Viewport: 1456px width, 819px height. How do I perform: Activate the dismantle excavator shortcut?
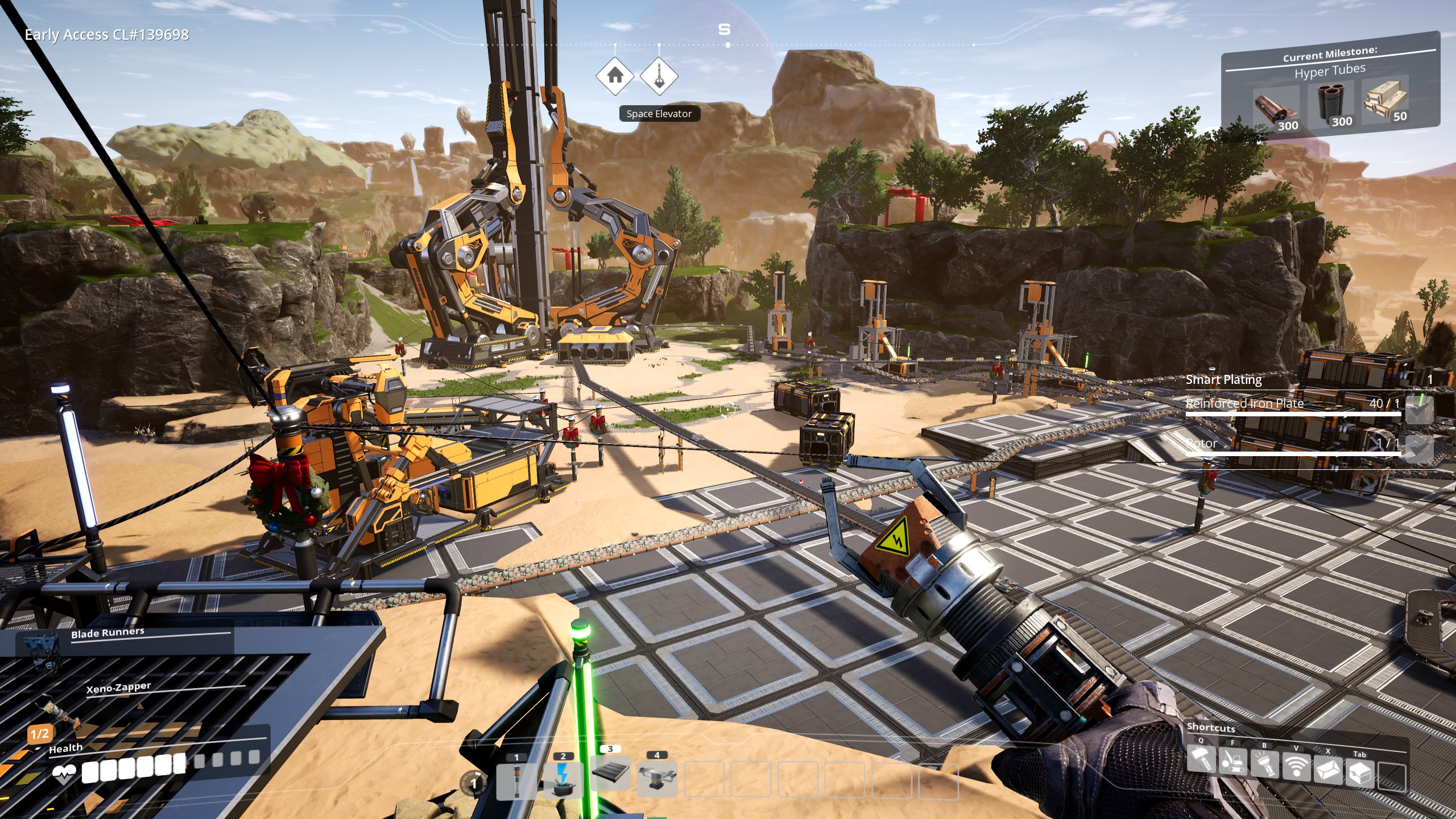pos(1232,763)
